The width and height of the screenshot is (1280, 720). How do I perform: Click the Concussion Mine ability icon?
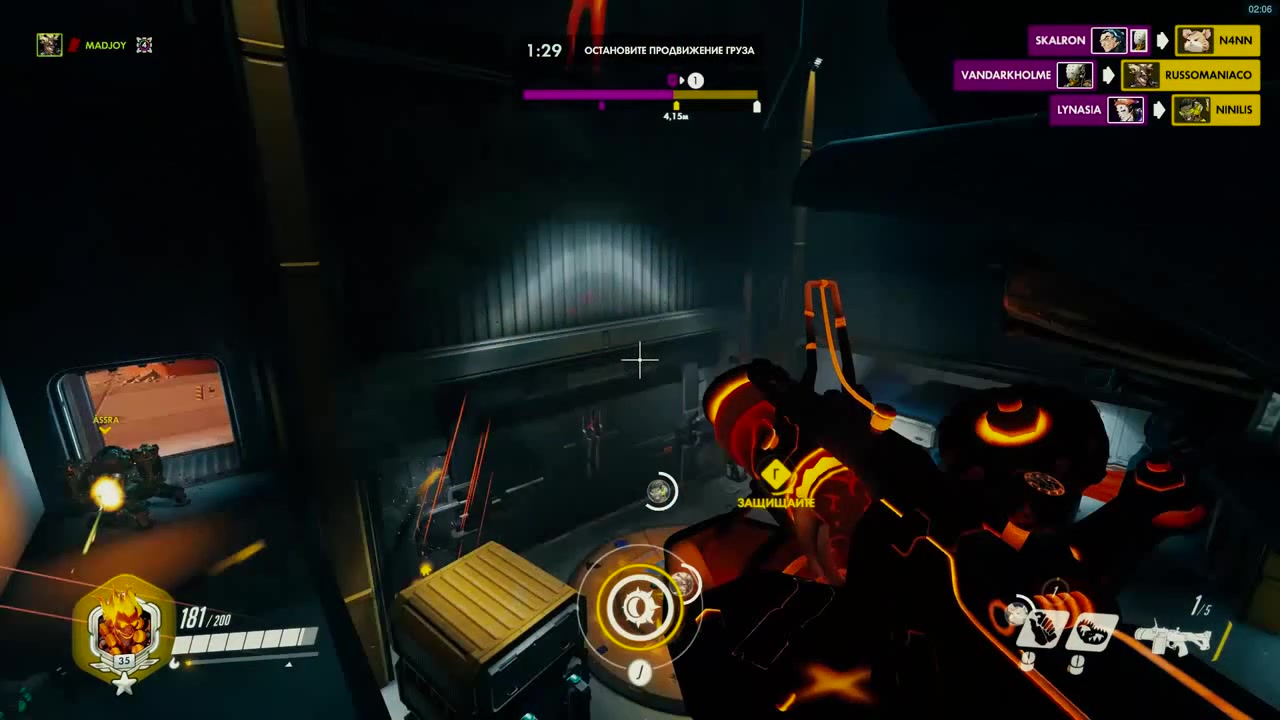pyautogui.click(x=1039, y=630)
